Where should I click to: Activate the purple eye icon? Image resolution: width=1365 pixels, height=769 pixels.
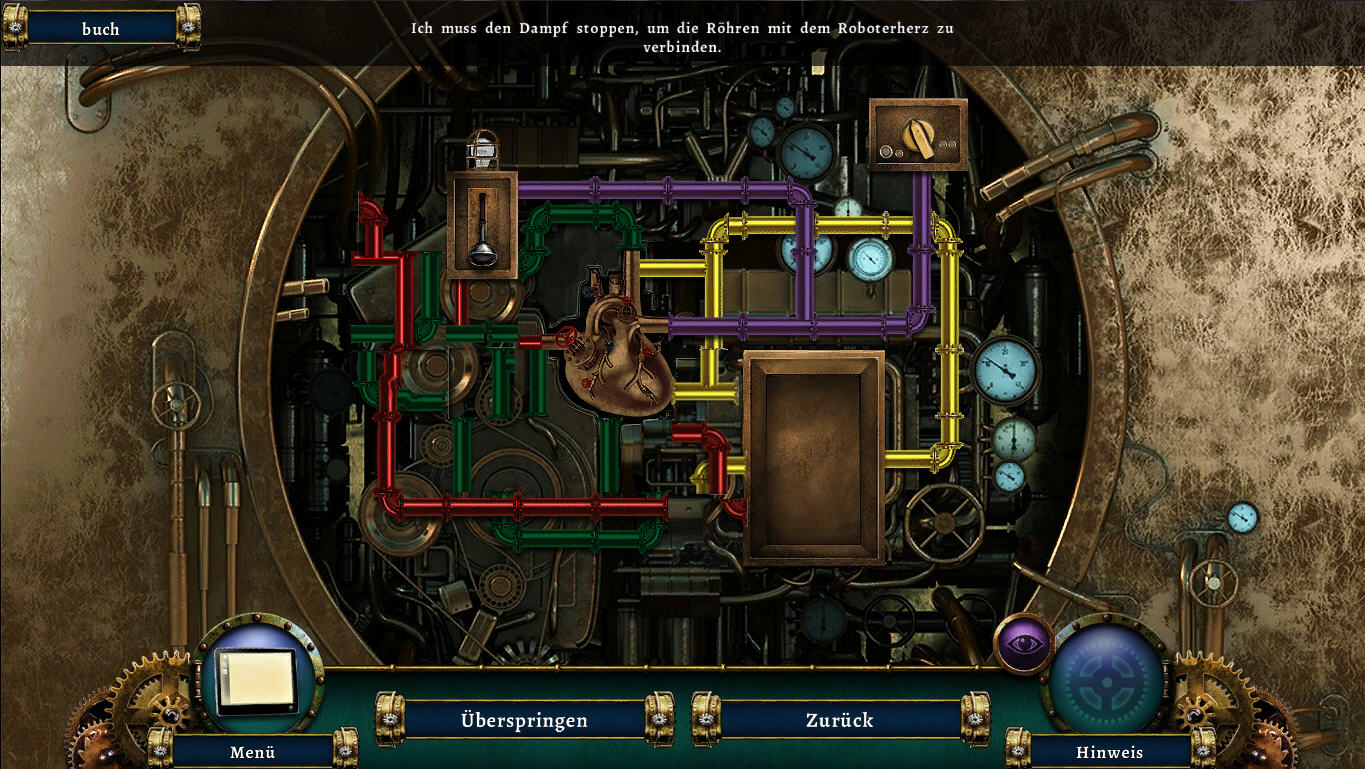pyautogui.click(x=1022, y=643)
